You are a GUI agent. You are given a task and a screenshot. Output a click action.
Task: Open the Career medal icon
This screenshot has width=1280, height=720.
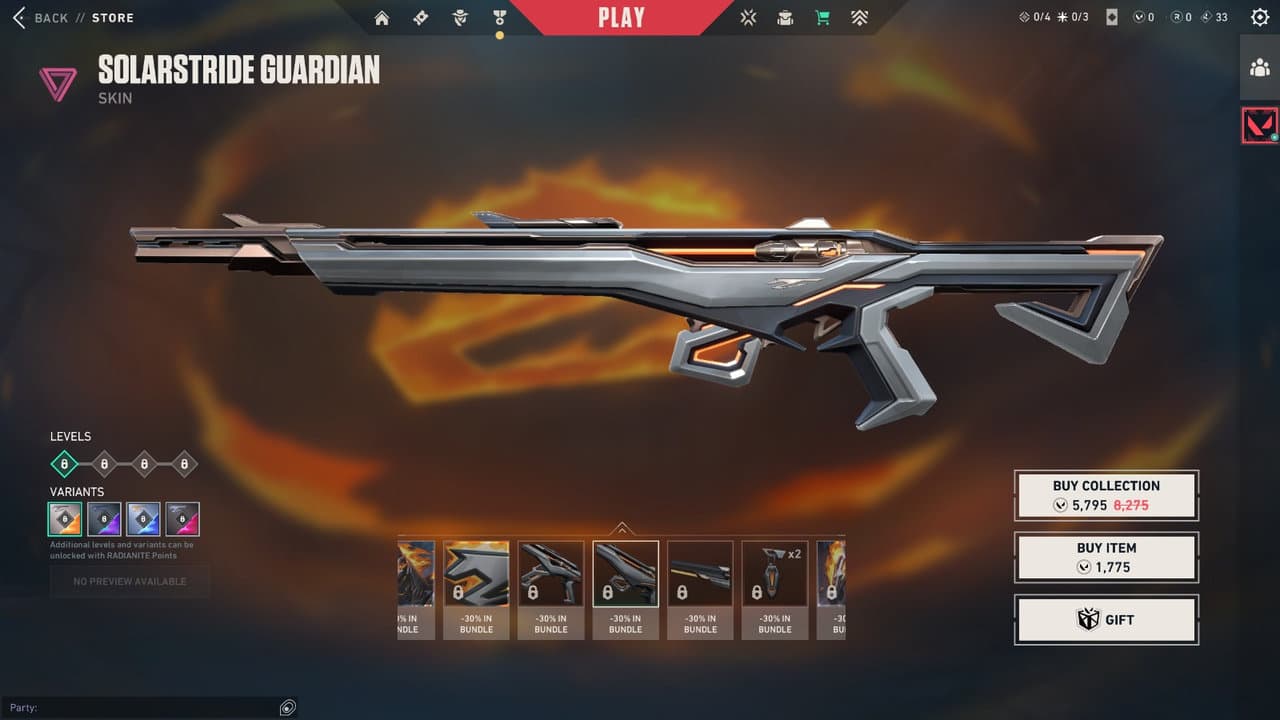pos(498,17)
